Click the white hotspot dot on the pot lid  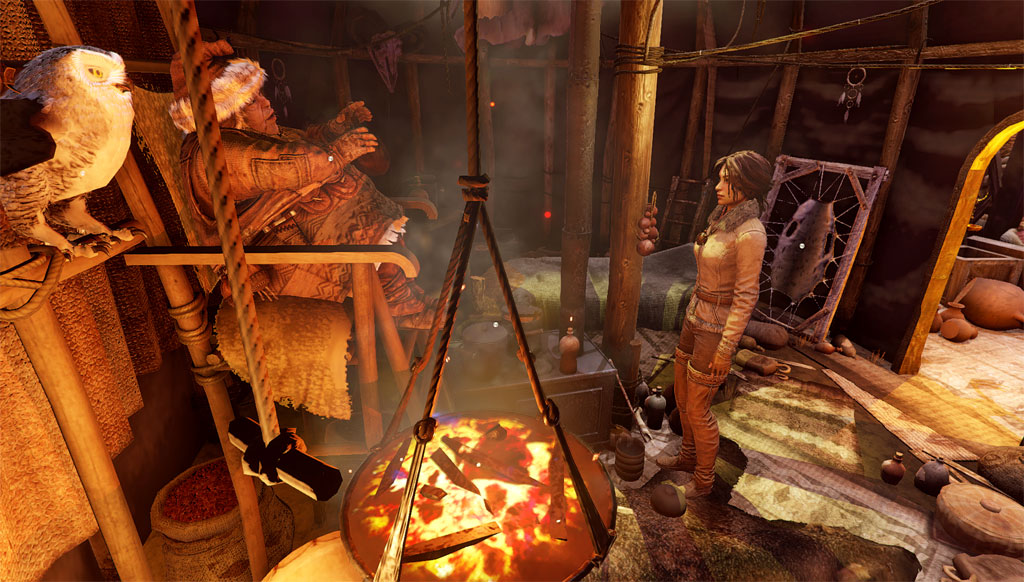[x=497, y=325]
